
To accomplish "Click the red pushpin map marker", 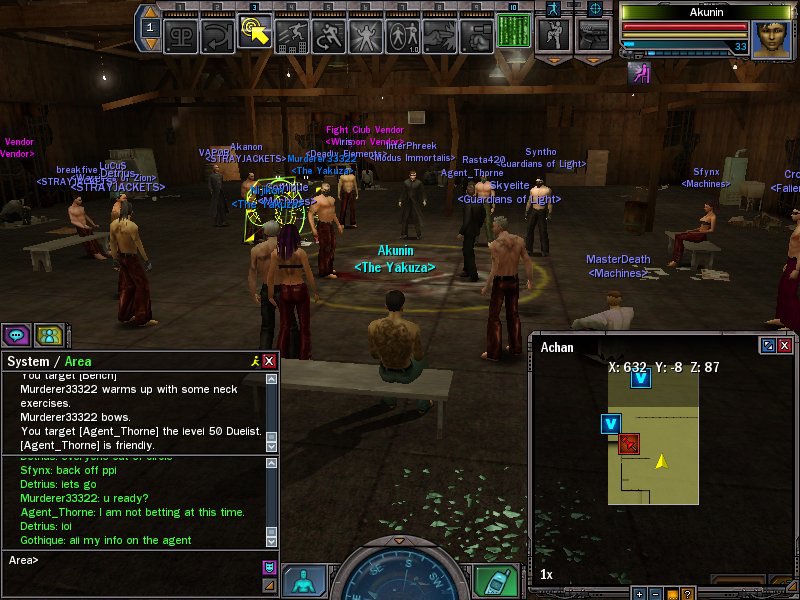I will [x=629, y=443].
